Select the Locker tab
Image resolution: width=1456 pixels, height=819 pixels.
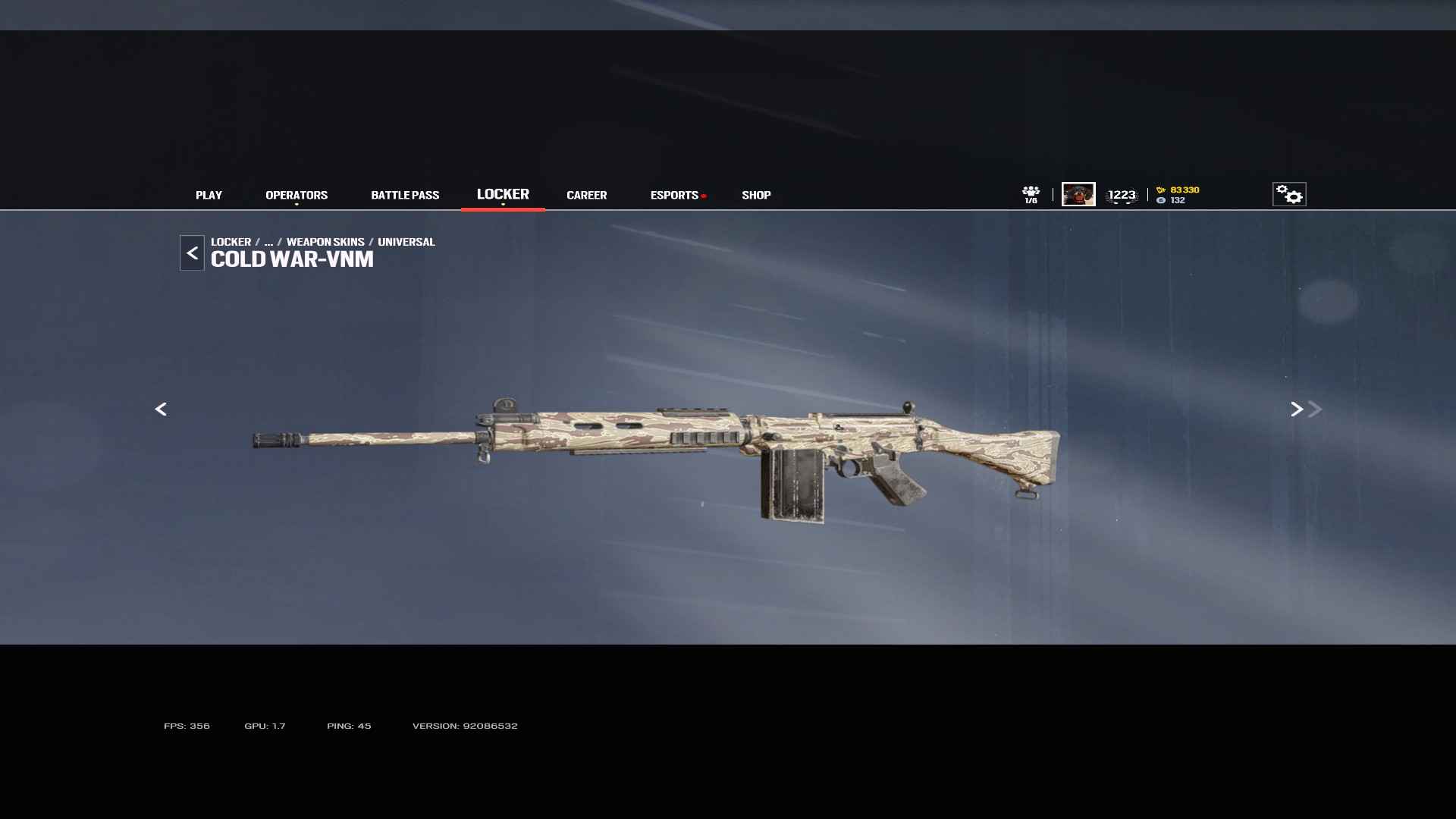503,194
